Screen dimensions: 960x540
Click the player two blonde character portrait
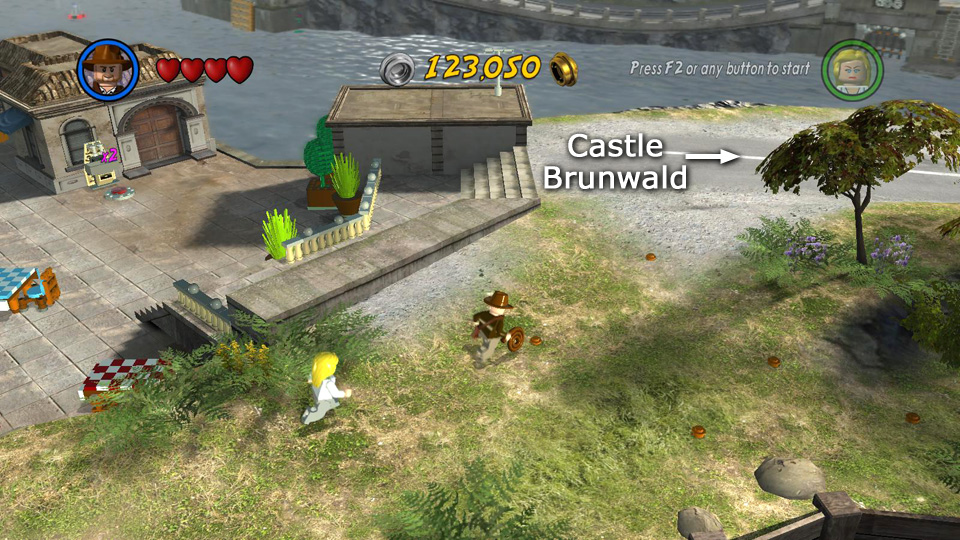[851, 69]
